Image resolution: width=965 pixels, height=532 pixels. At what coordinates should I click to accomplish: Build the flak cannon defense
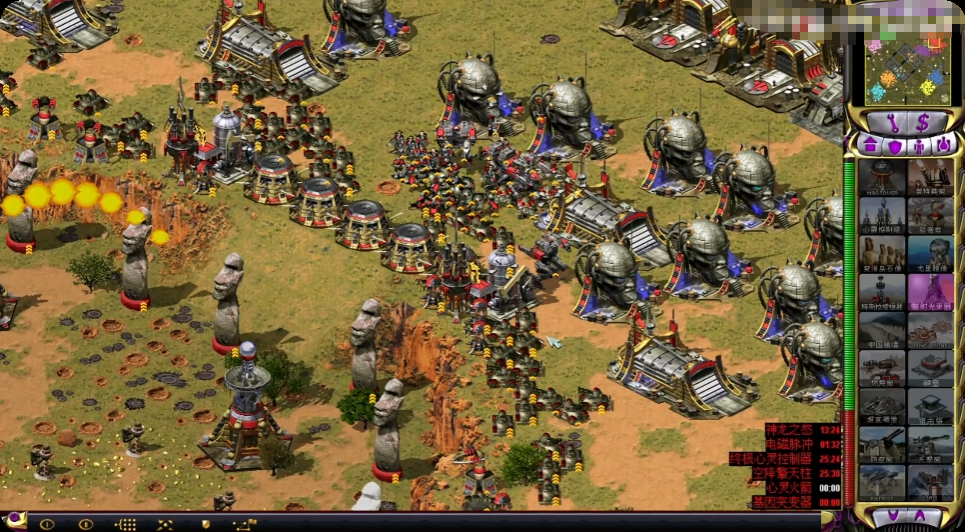[881, 443]
